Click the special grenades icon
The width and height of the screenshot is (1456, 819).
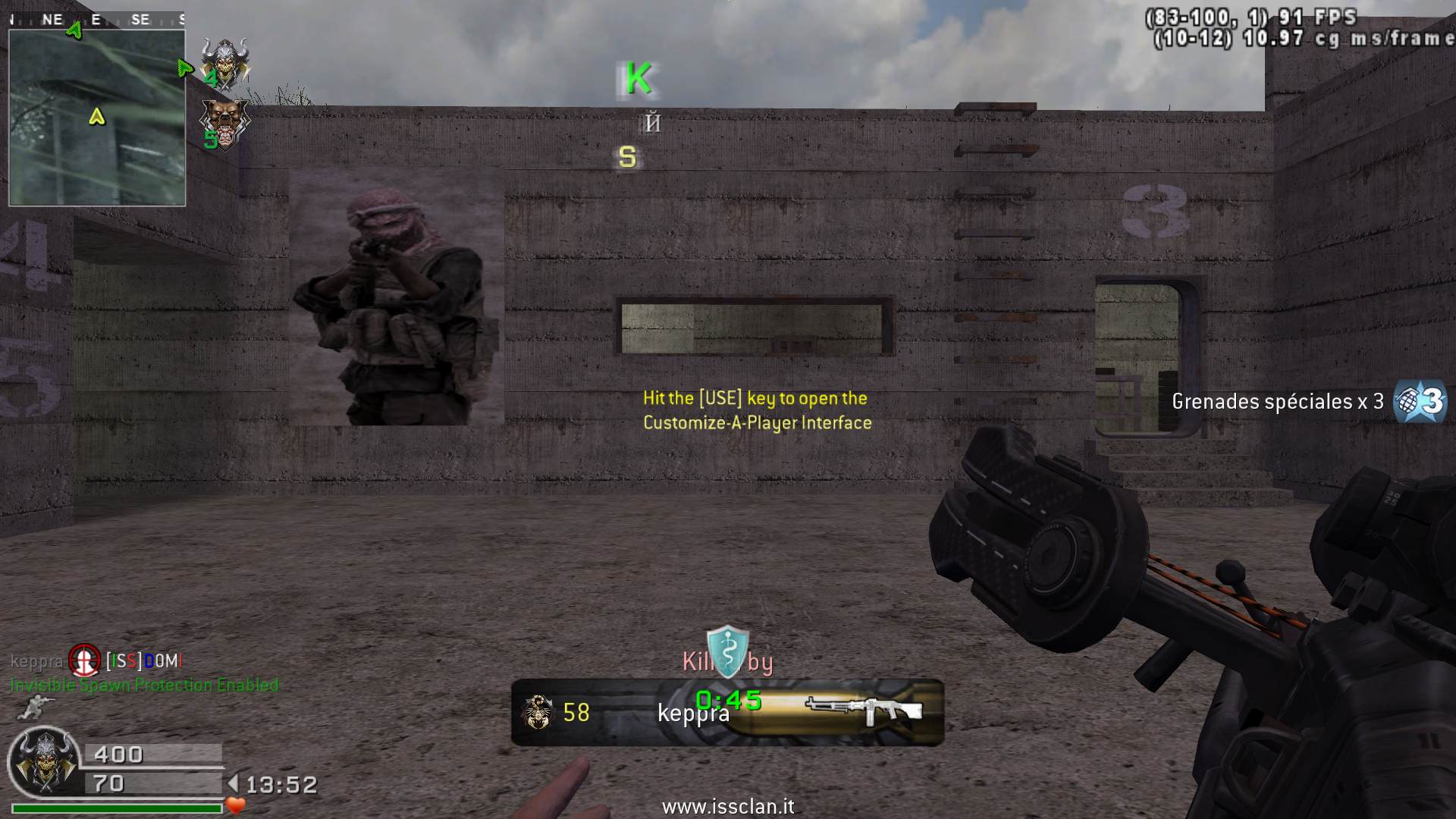[1420, 400]
